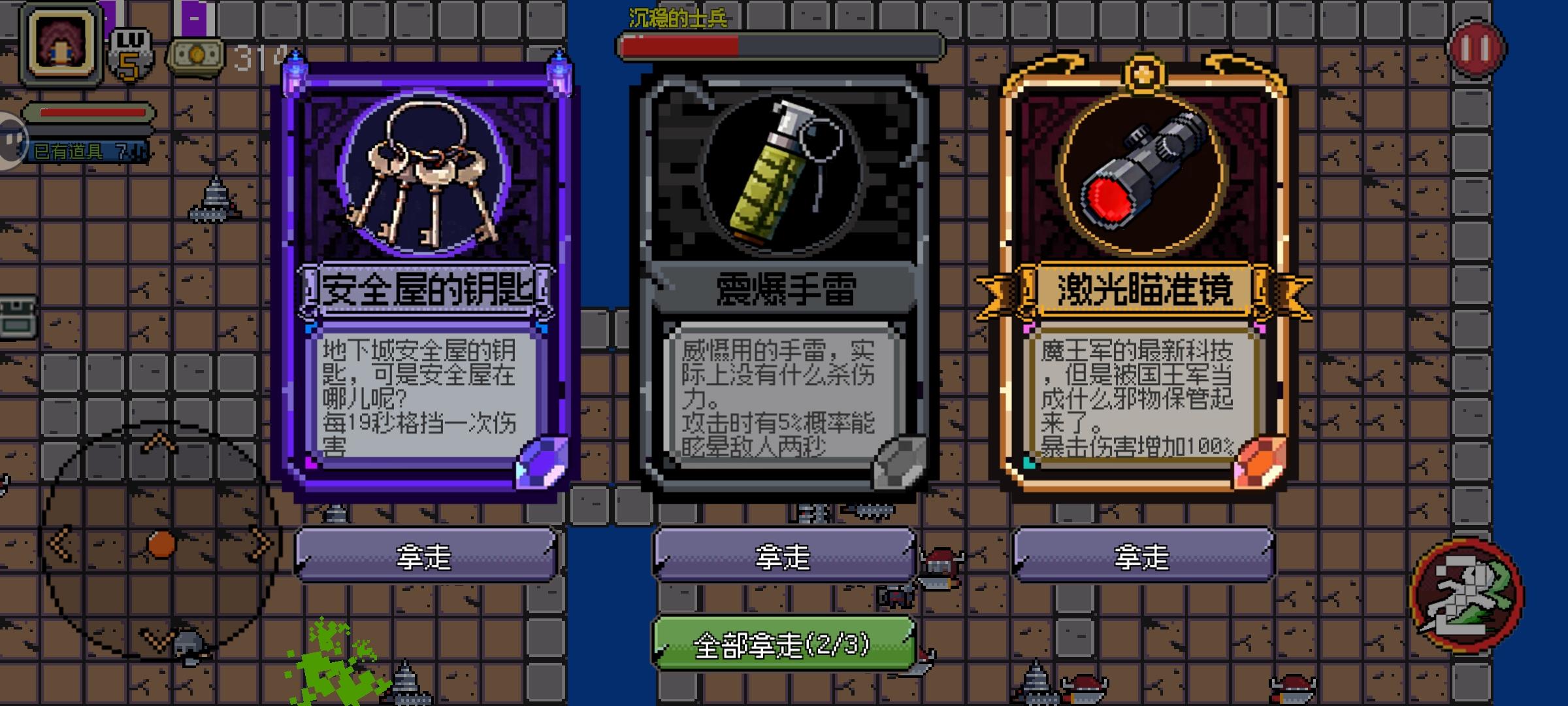This screenshot has width=1568, height=706.
Task: Click the 沉稳的士兵 boss health bar
Action: coord(771,46)
